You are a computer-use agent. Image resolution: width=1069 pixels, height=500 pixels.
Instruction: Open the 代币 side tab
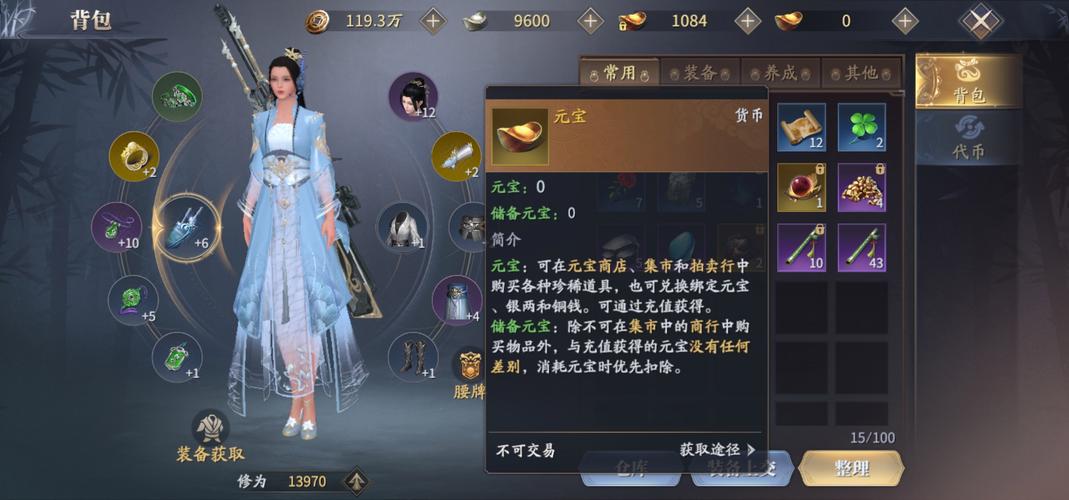[967, 139]
